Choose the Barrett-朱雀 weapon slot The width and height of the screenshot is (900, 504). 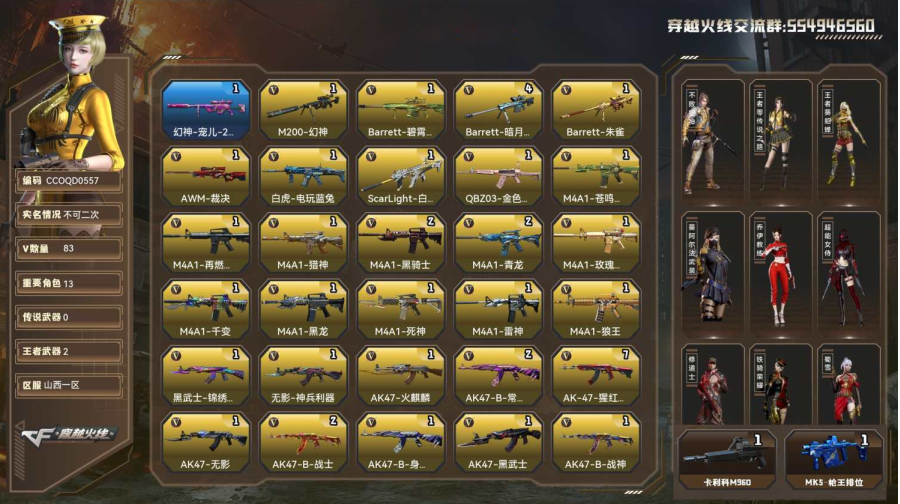[x=597, y=109]
